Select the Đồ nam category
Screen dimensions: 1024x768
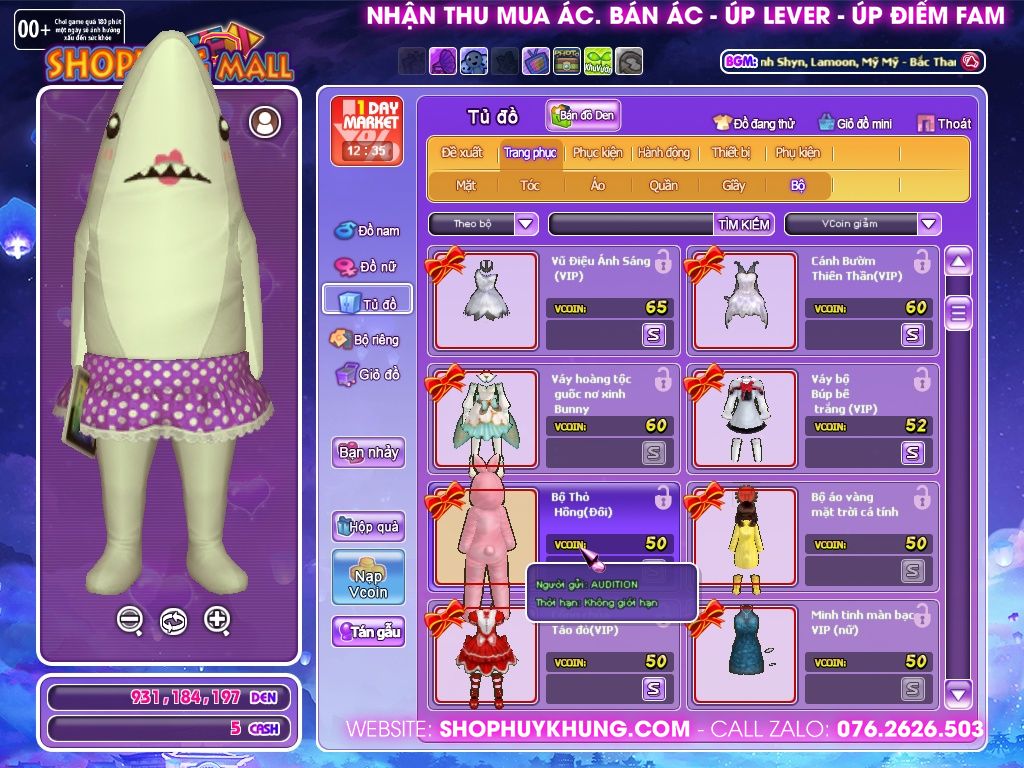click(367, 231)
